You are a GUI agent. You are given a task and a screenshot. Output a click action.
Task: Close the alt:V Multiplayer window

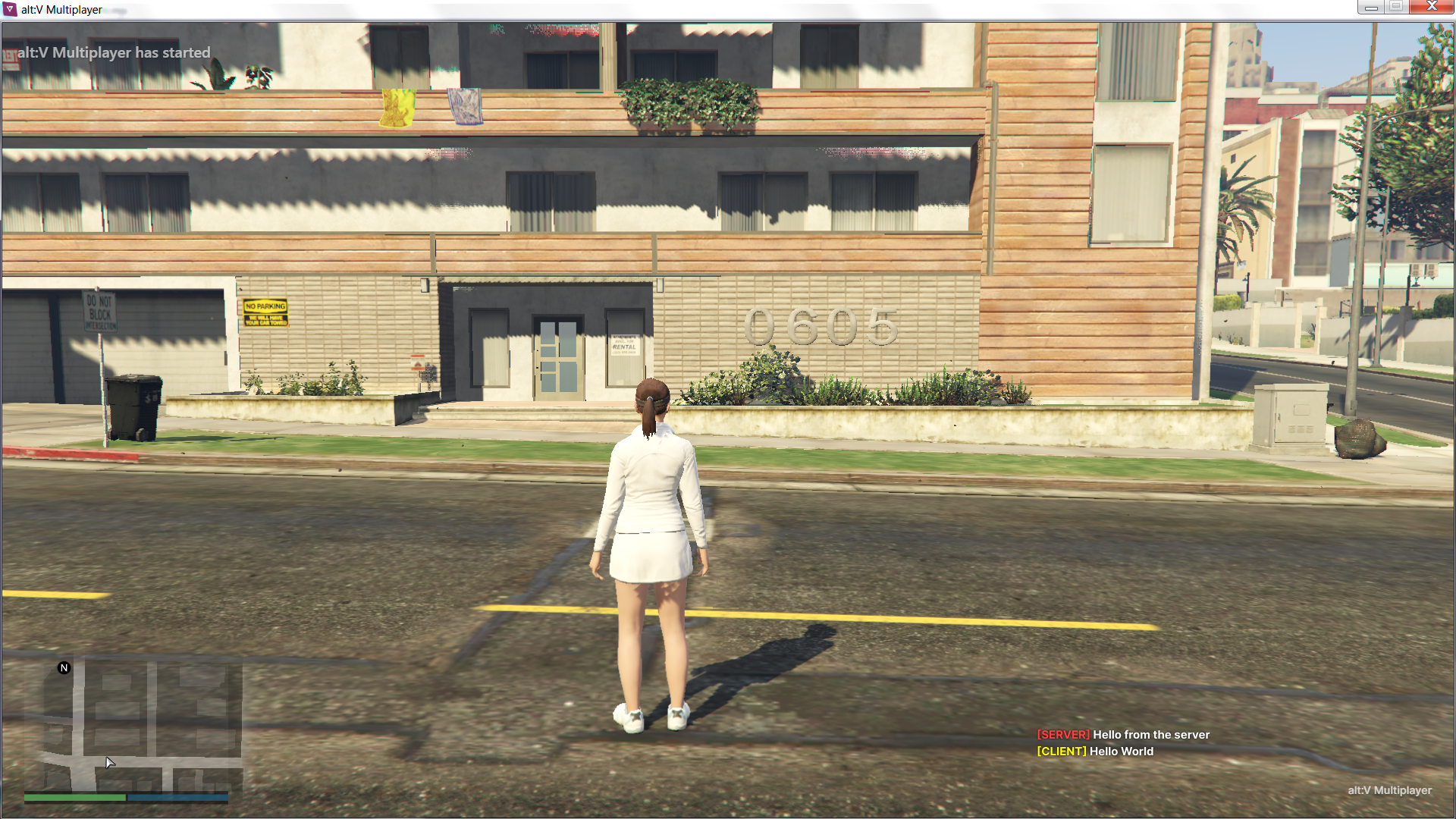(x=1431, y=7)
